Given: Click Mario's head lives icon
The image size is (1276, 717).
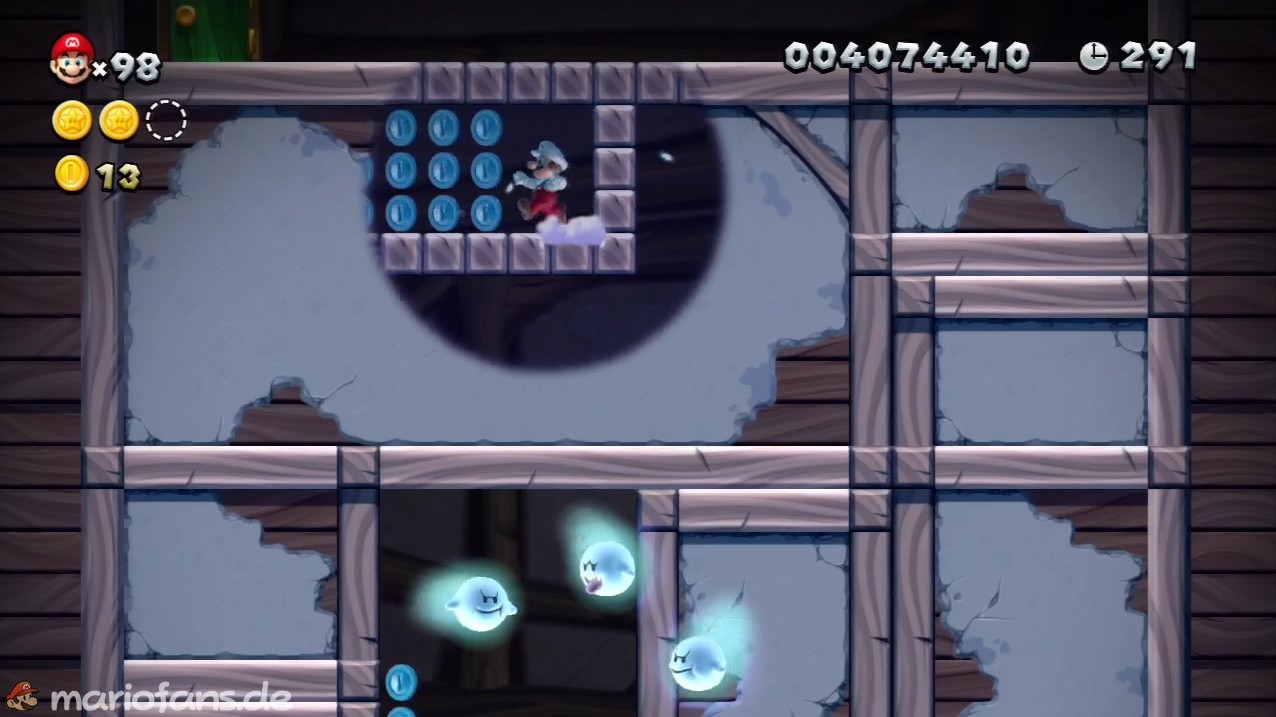Looking at the screenshot, I should [72, 59].
